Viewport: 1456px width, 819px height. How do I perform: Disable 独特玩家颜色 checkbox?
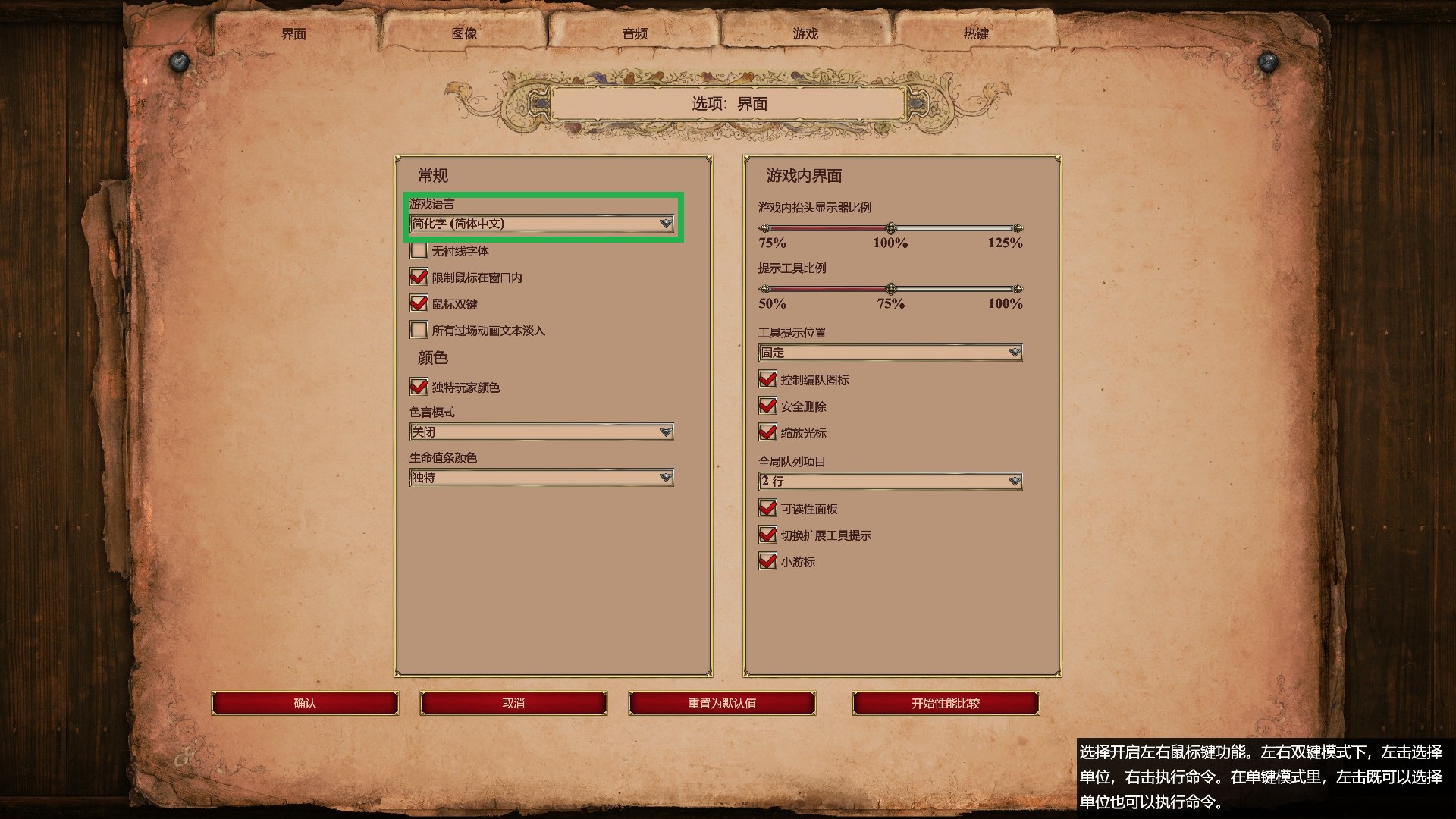[x=419, y=388]
